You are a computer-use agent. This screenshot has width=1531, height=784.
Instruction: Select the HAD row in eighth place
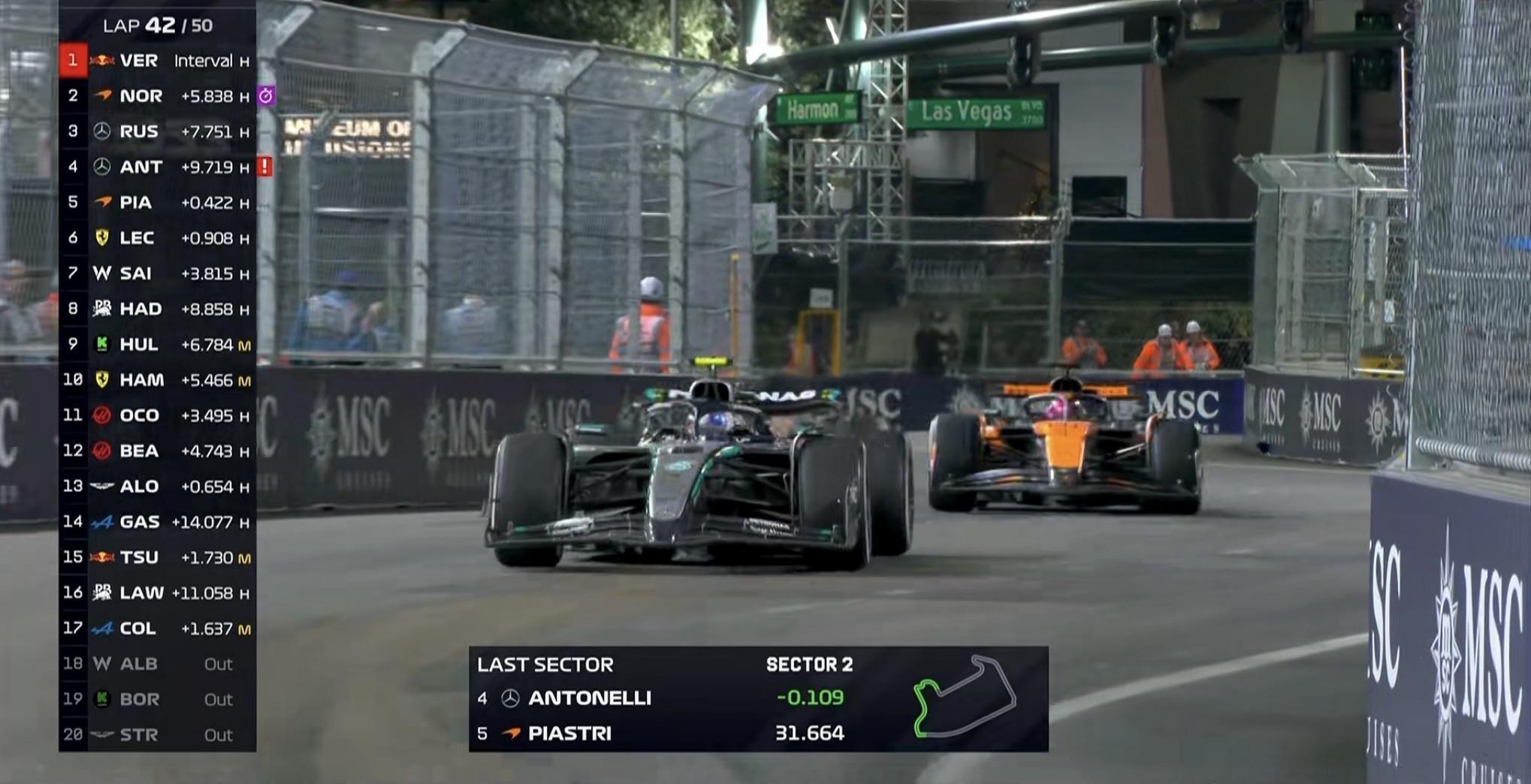pyautogui.click(x=157, y=309)
